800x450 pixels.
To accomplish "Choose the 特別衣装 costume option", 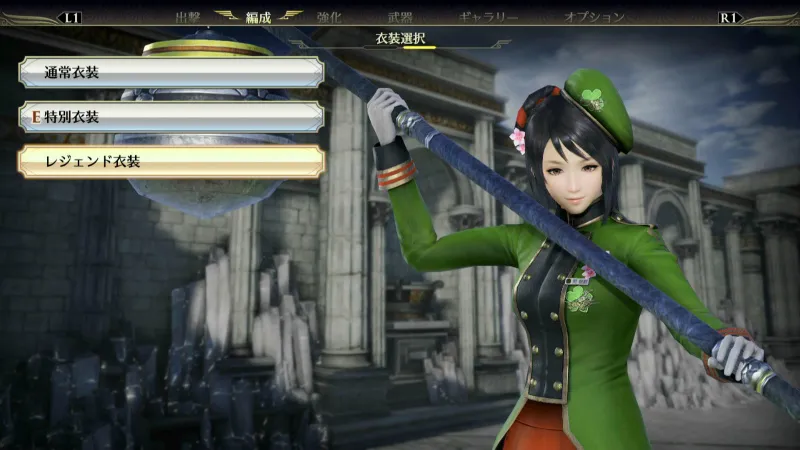I will click(171, 117).
